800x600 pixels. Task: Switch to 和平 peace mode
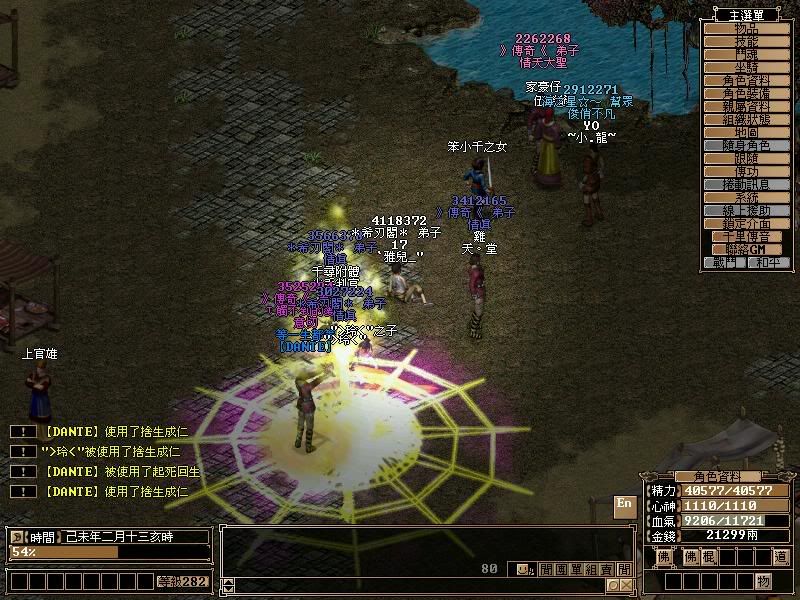click(767, 263)
